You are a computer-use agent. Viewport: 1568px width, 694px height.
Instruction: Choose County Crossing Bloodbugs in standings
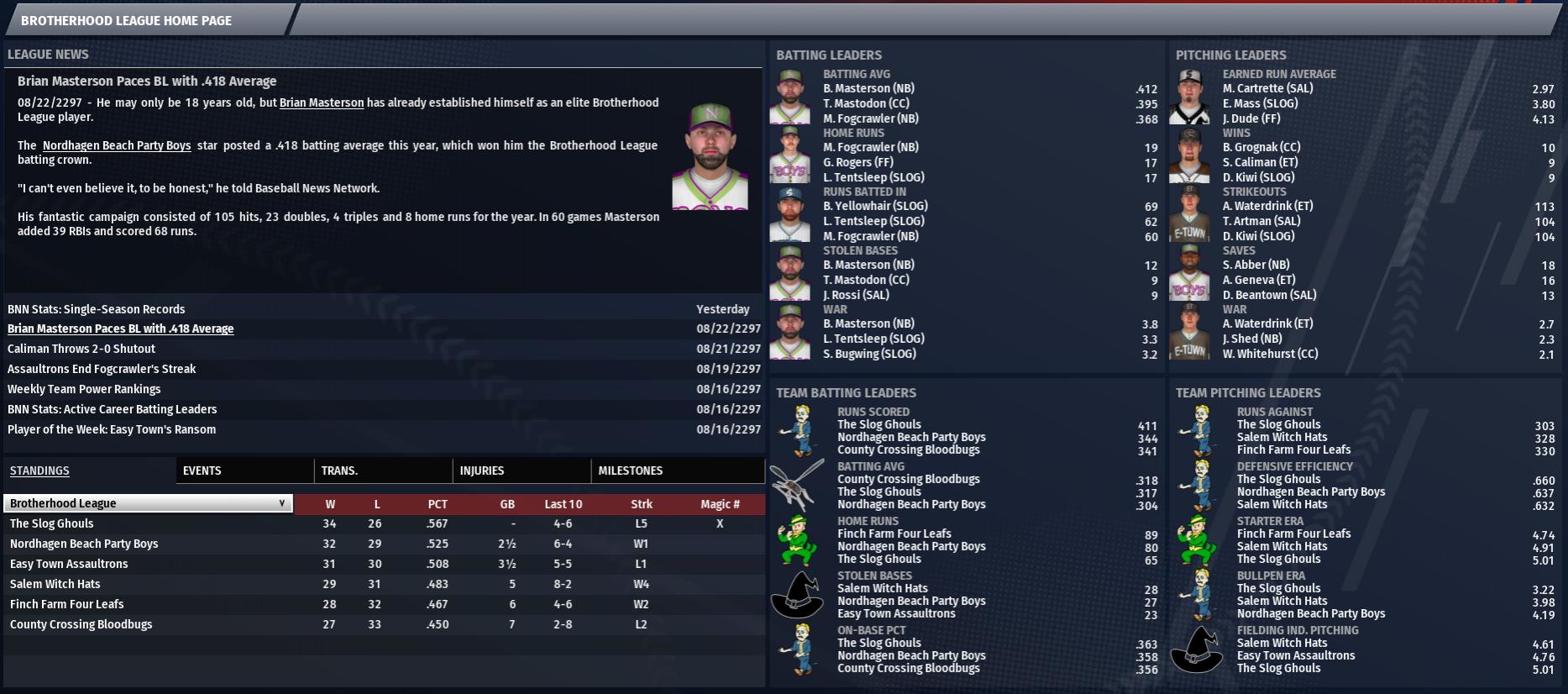coord(81,624)
